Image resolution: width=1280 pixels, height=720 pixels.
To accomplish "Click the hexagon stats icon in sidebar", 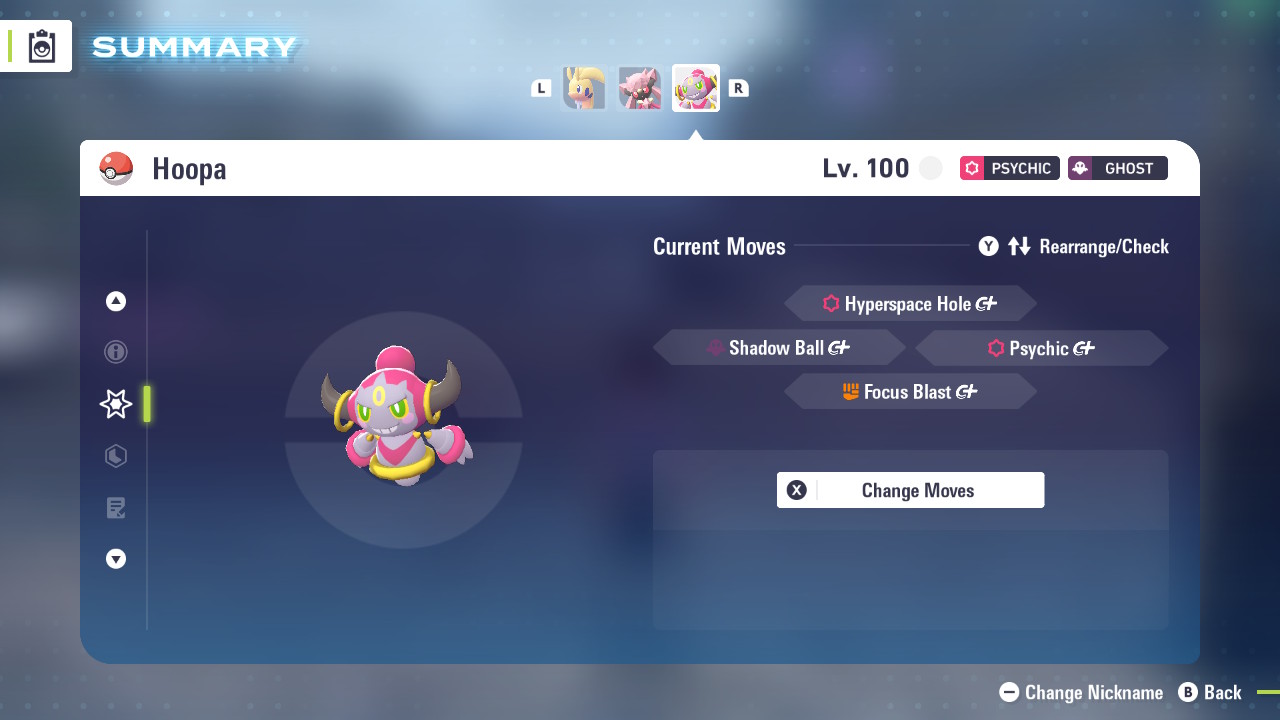I will [x=115, y=456].
